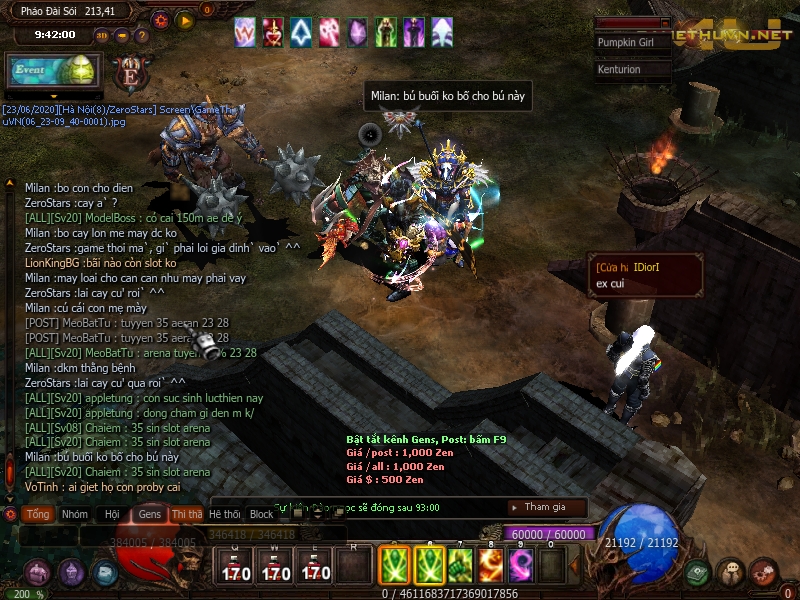
Task: Select Kenturion in the party list
Action: 631,70
